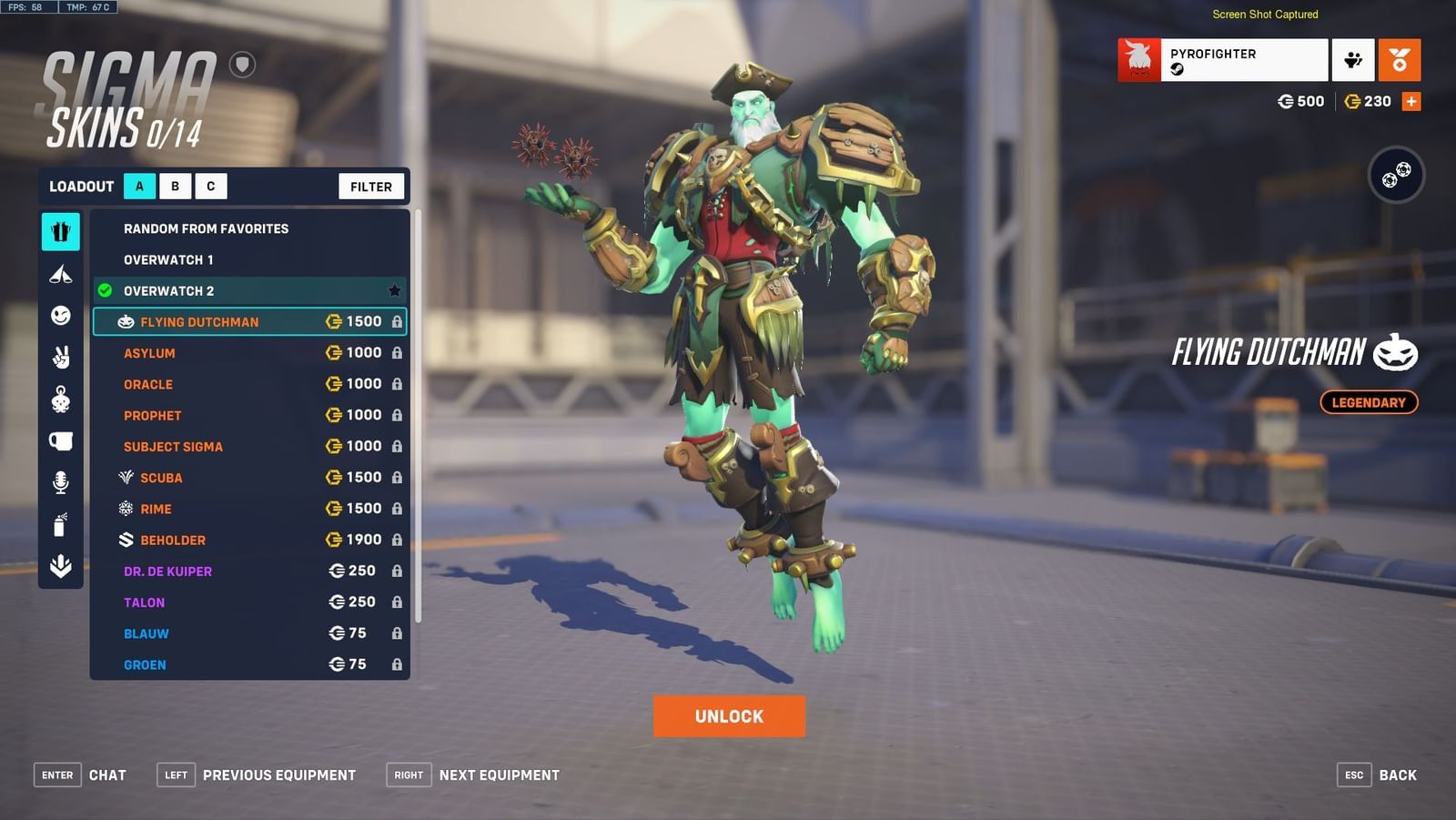Switch to Loadout B

tap(174, 186)
